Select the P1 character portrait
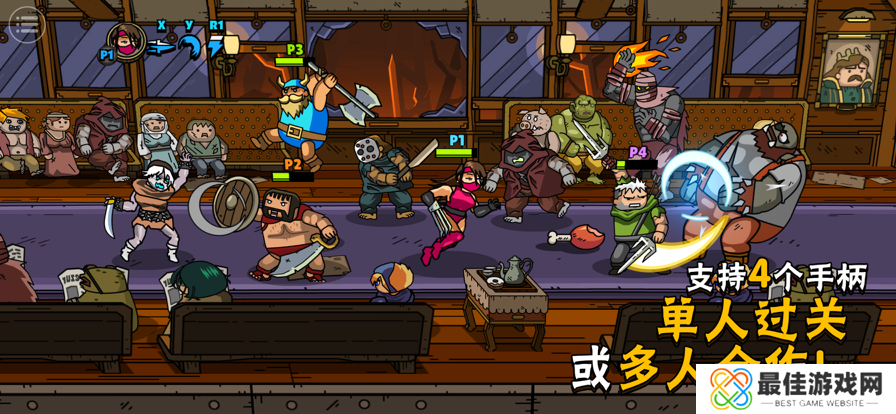 [127, 42]
